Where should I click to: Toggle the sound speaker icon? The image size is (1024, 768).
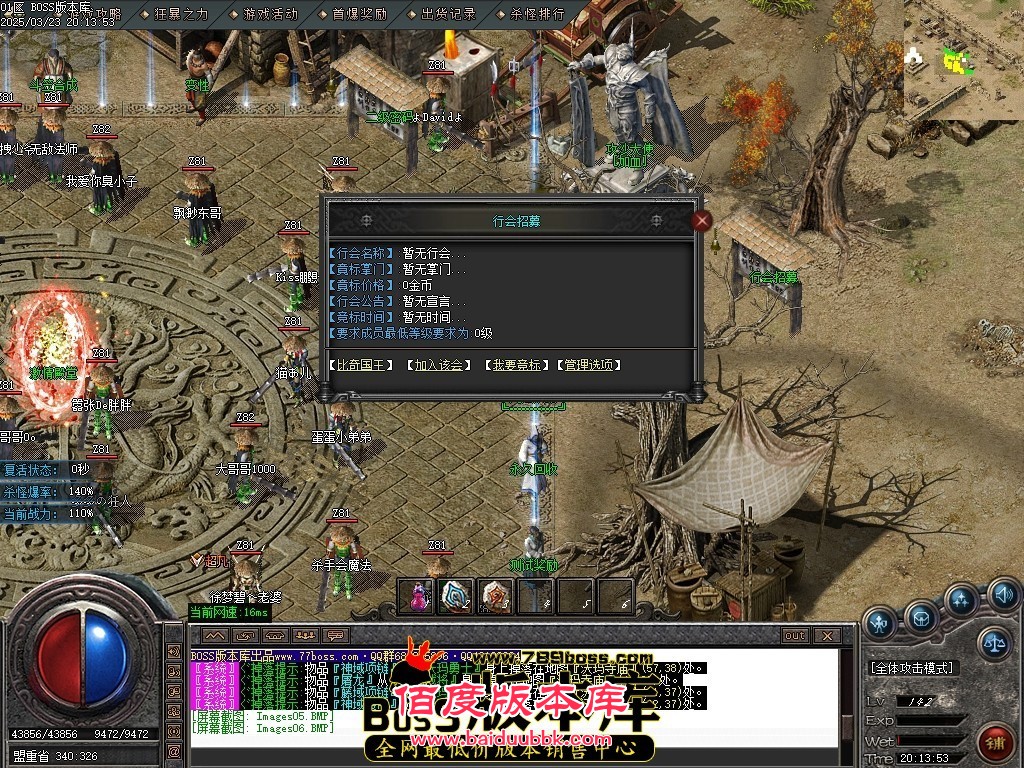click(1003, 597)
